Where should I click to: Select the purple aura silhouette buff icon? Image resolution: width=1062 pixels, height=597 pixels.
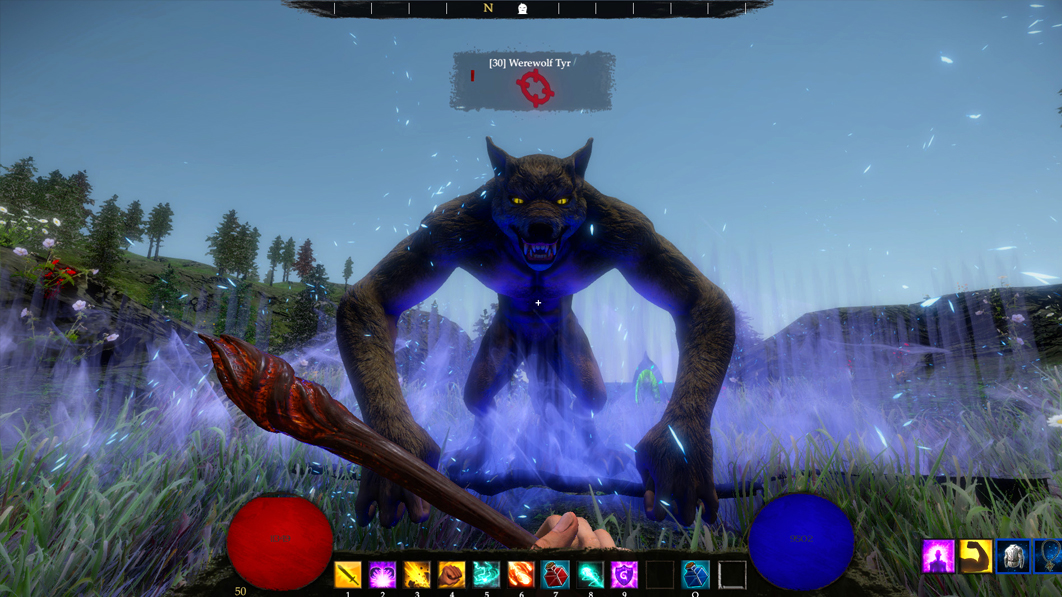(x=938, y=556)
